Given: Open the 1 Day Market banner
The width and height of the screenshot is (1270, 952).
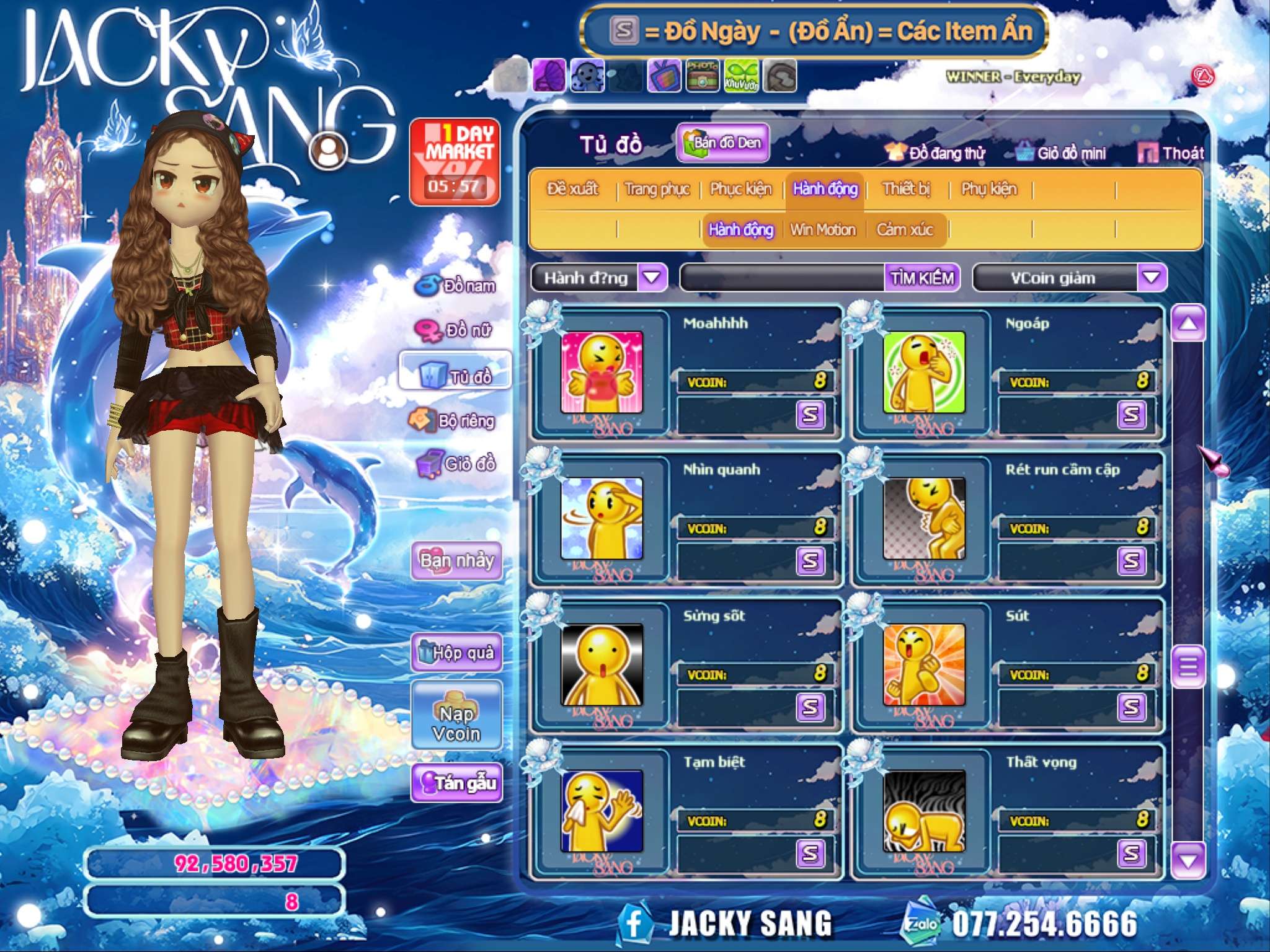Looking at the screenshot, I should pos(455,162).
